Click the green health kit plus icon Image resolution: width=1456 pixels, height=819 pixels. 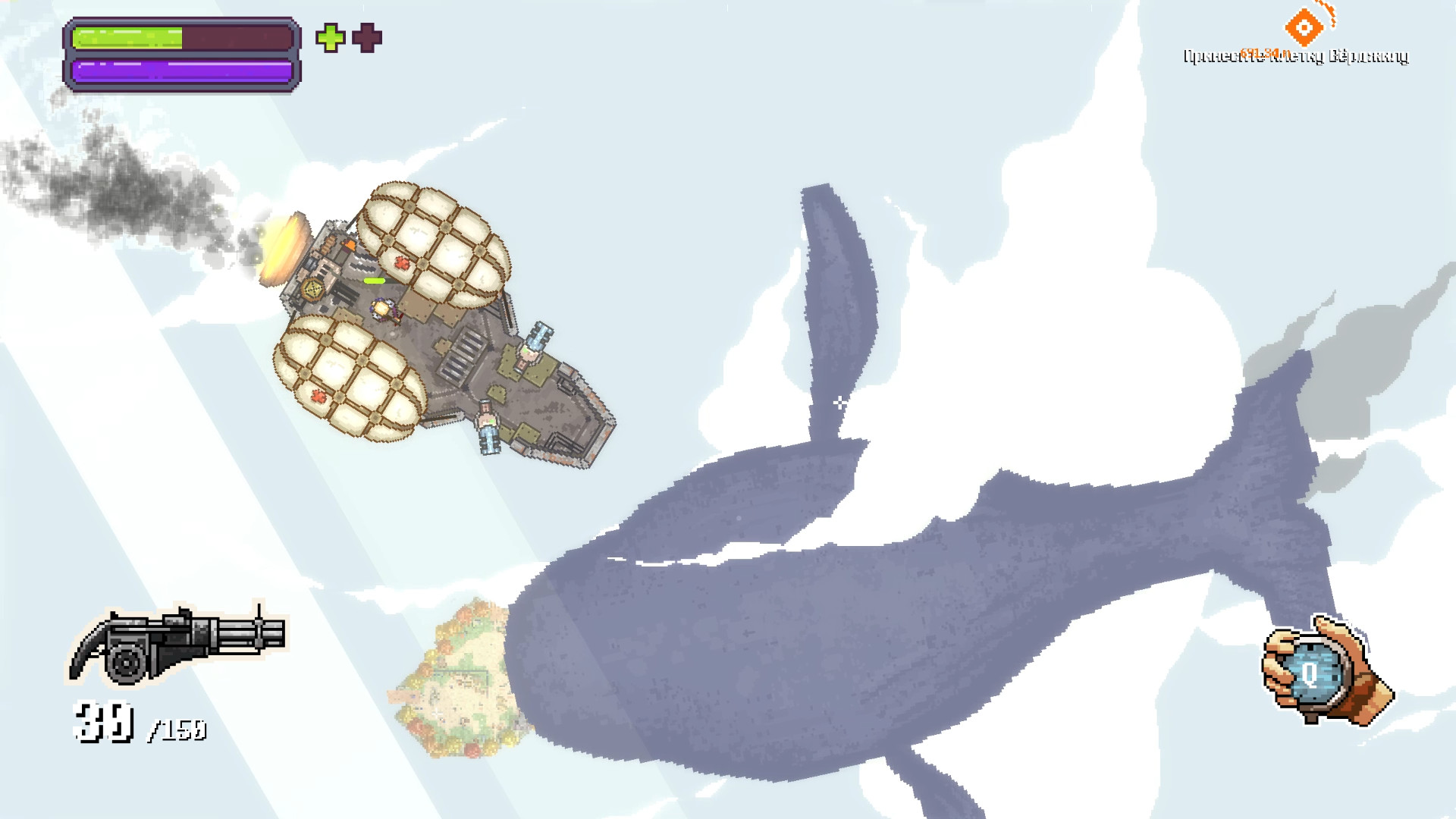click(x=329, y=36)
